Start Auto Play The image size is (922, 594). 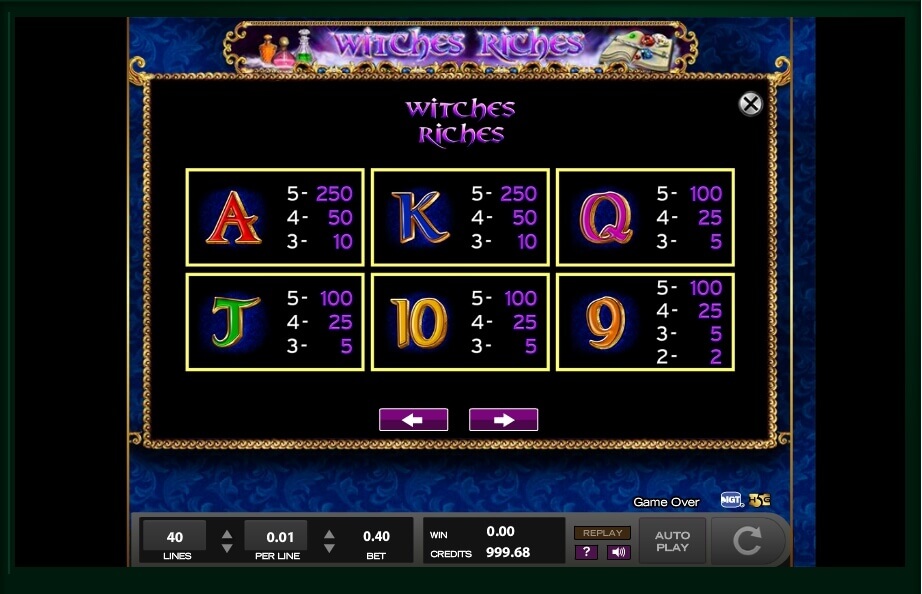pos(672,541)
